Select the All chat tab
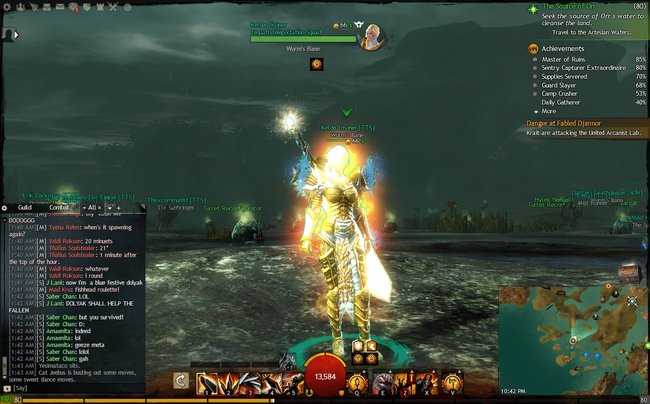Viewport: 650px width, 404px height. point(91,207)
